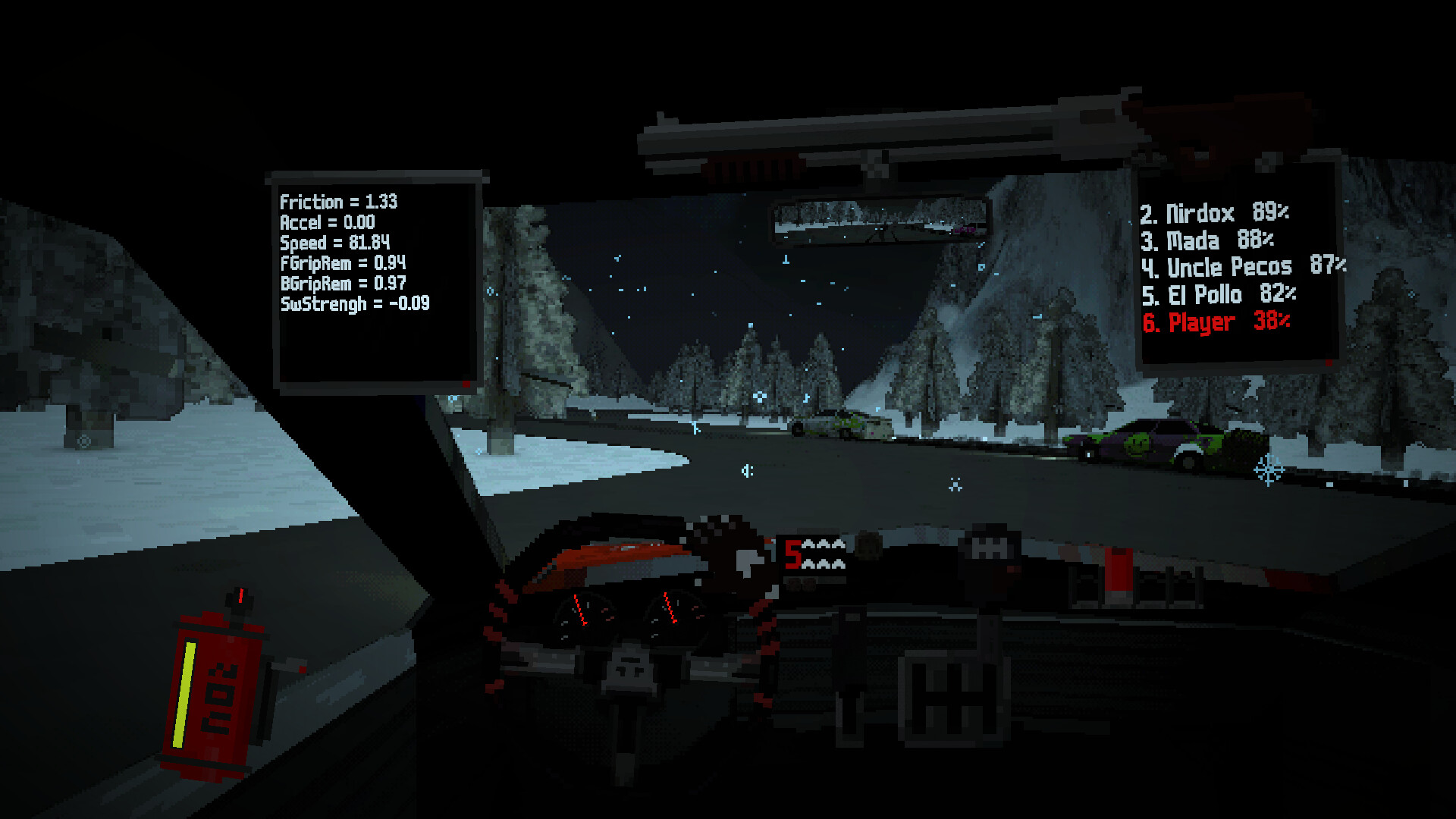This screenshot has width=1456, height=819.
Task: Expand the red corner marker on the leaderboard
Action: 1329,362
